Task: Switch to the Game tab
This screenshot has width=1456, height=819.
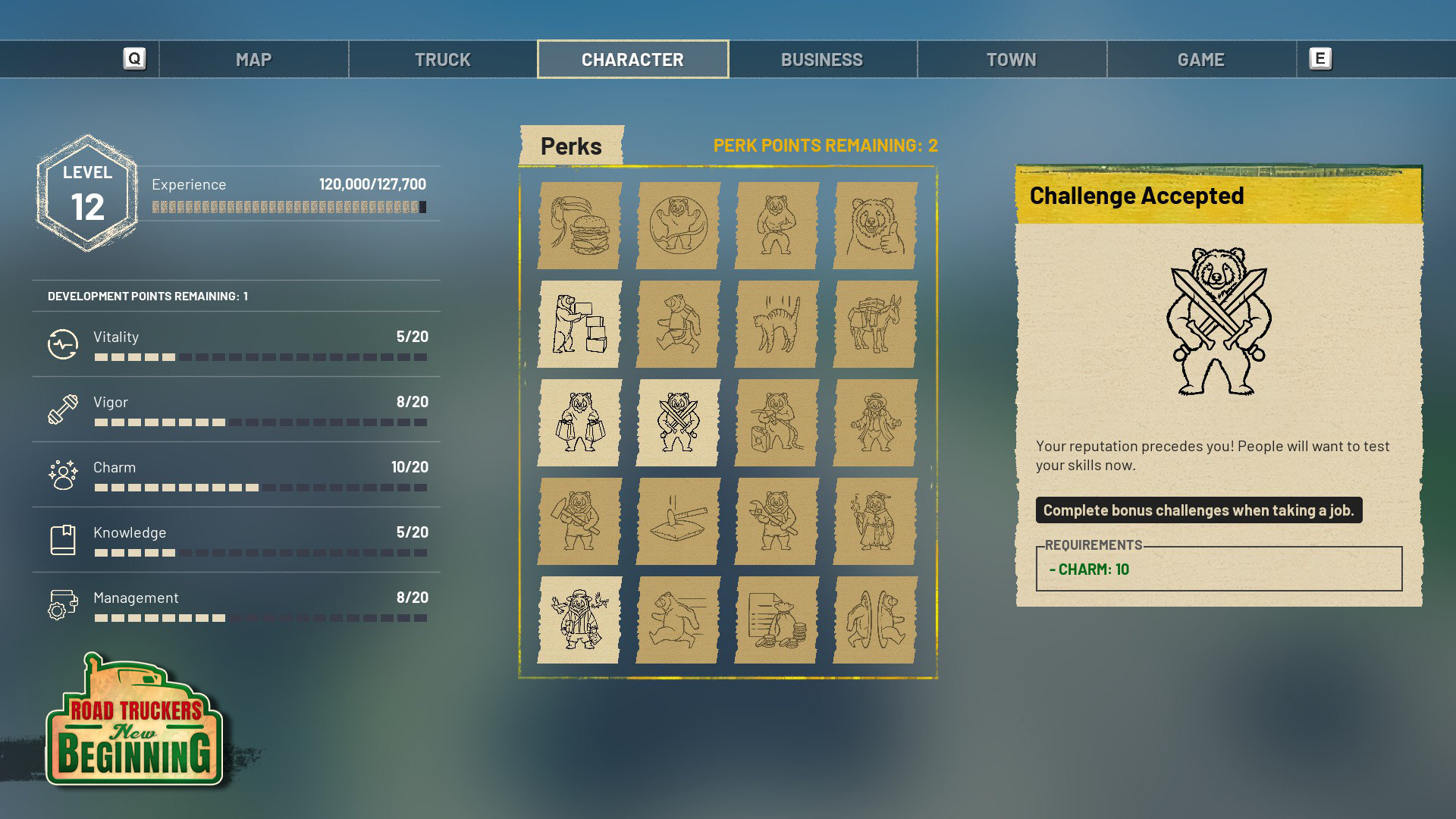Action: coord(1201,59)
